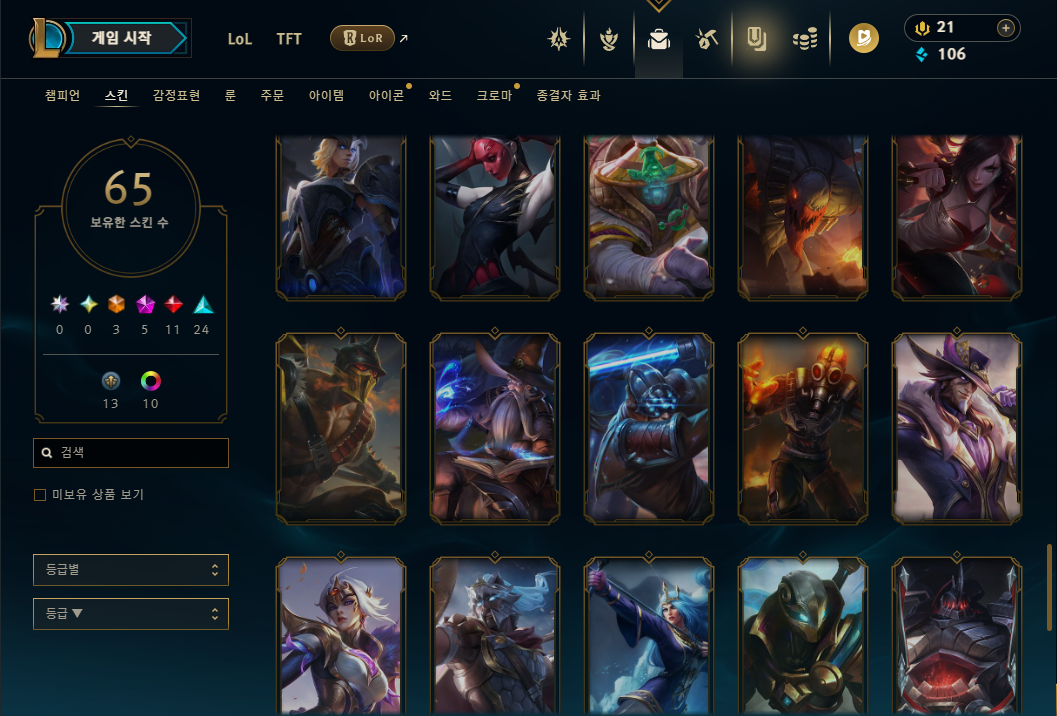Switch to the TFT tab
1057x716 pixels.
point(289,39)
